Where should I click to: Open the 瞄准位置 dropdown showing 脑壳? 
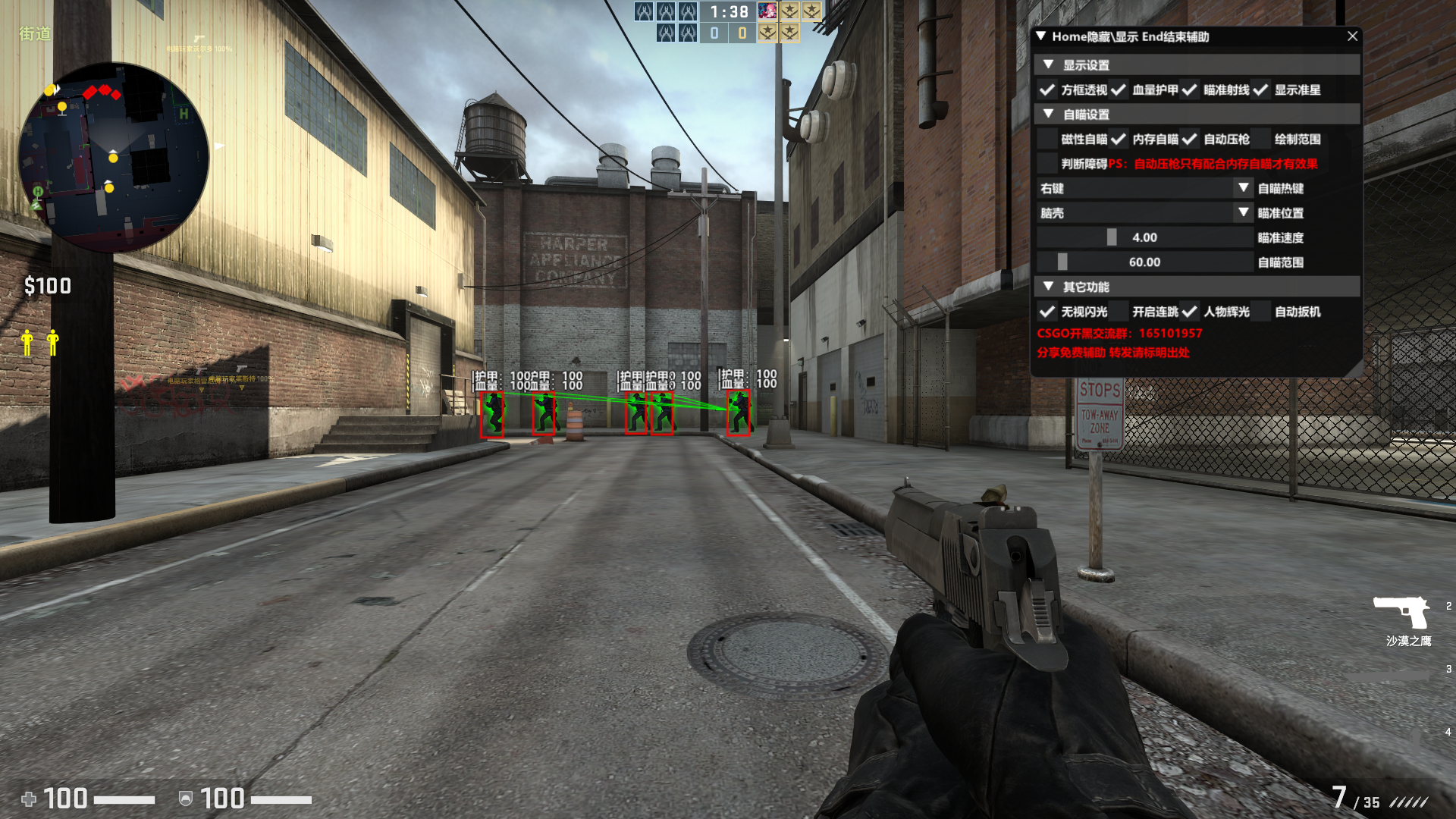coord(1144,213)
